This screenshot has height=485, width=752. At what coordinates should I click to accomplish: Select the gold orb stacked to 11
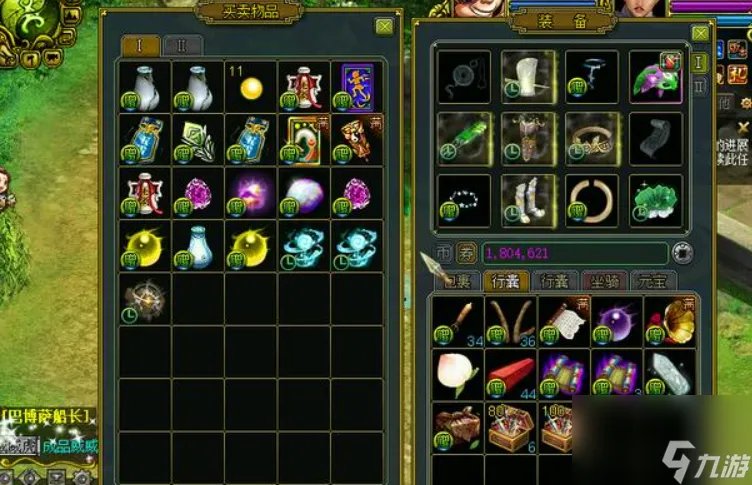(x=251, y=86)
